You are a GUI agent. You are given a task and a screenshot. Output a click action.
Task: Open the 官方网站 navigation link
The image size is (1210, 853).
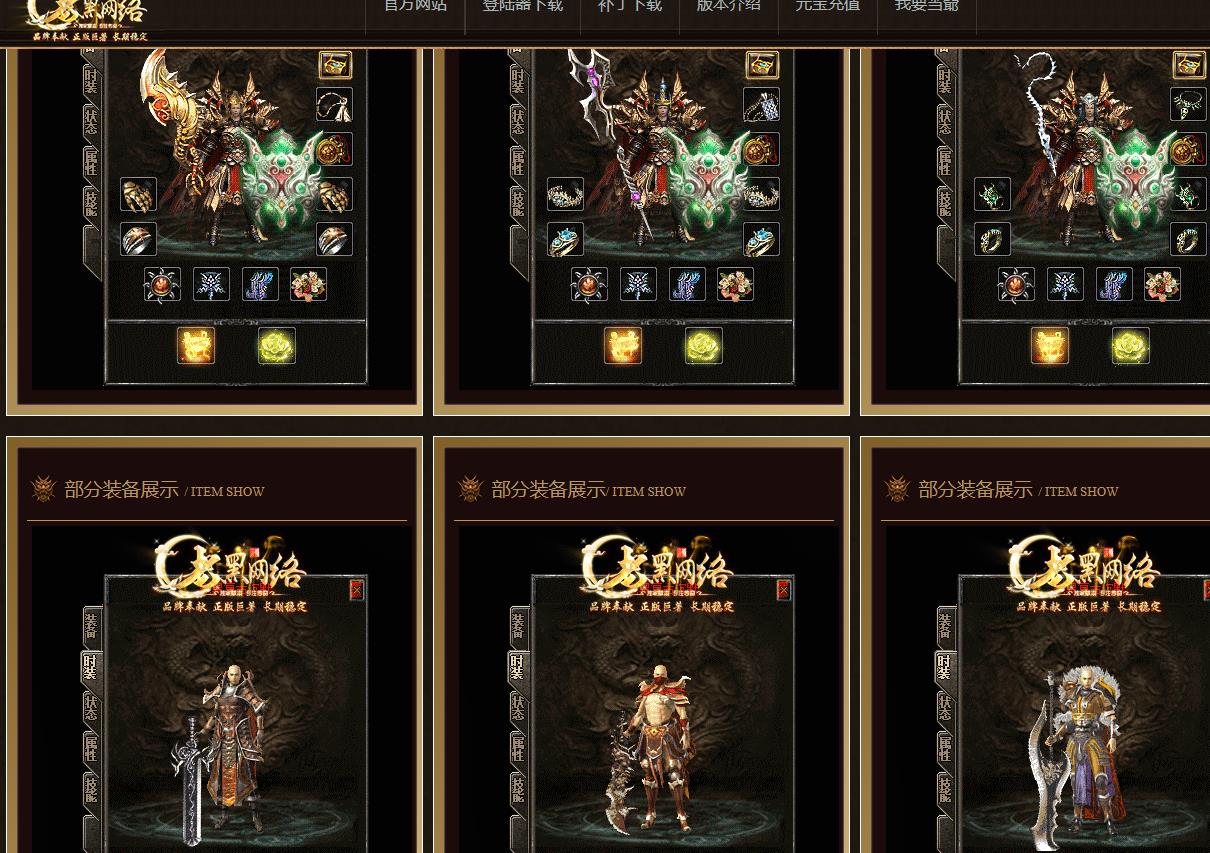click(x=415, y=6)
